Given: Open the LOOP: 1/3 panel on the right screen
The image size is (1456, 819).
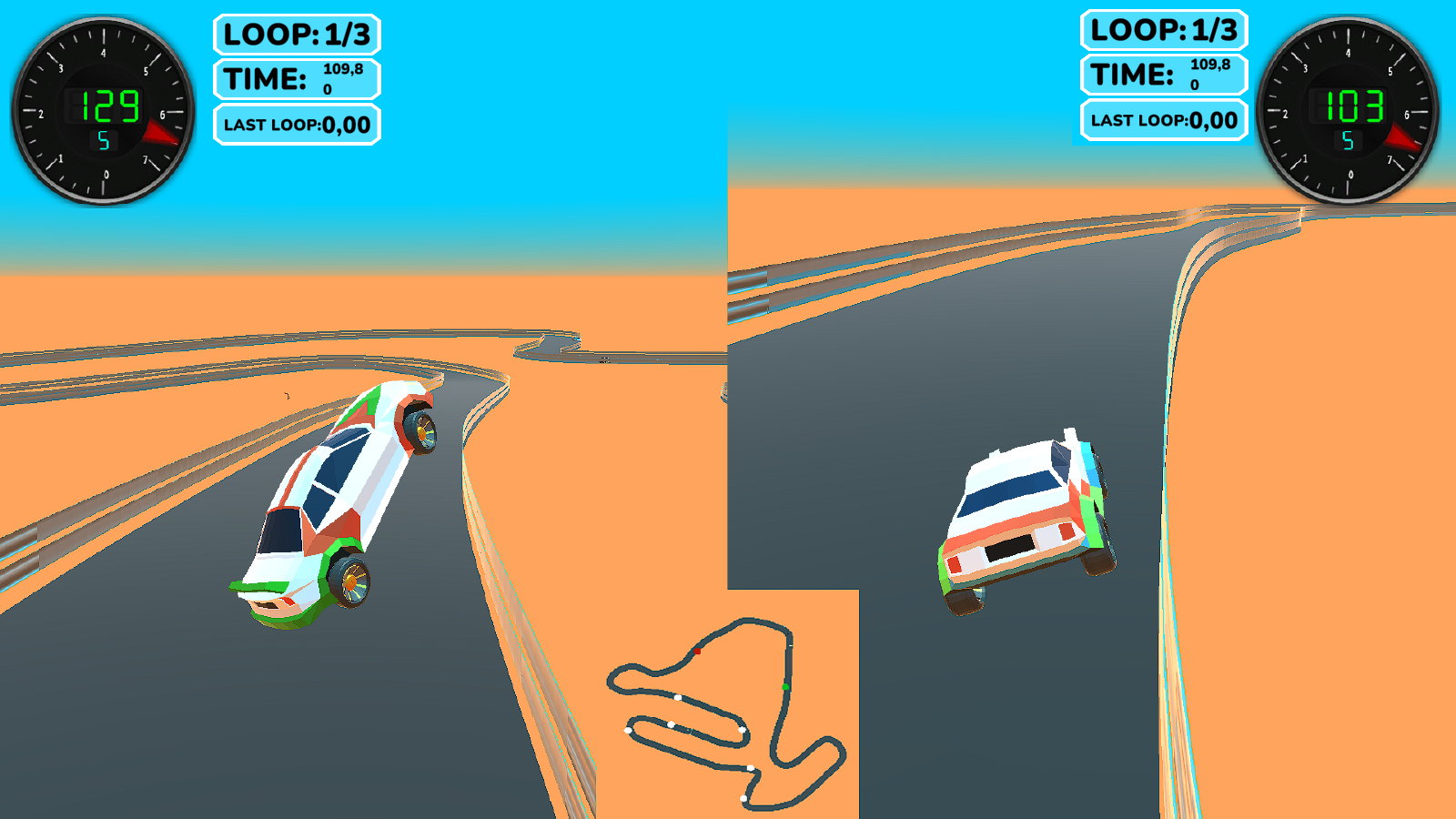Looking at the screenshot, I should pos(1163,29).
